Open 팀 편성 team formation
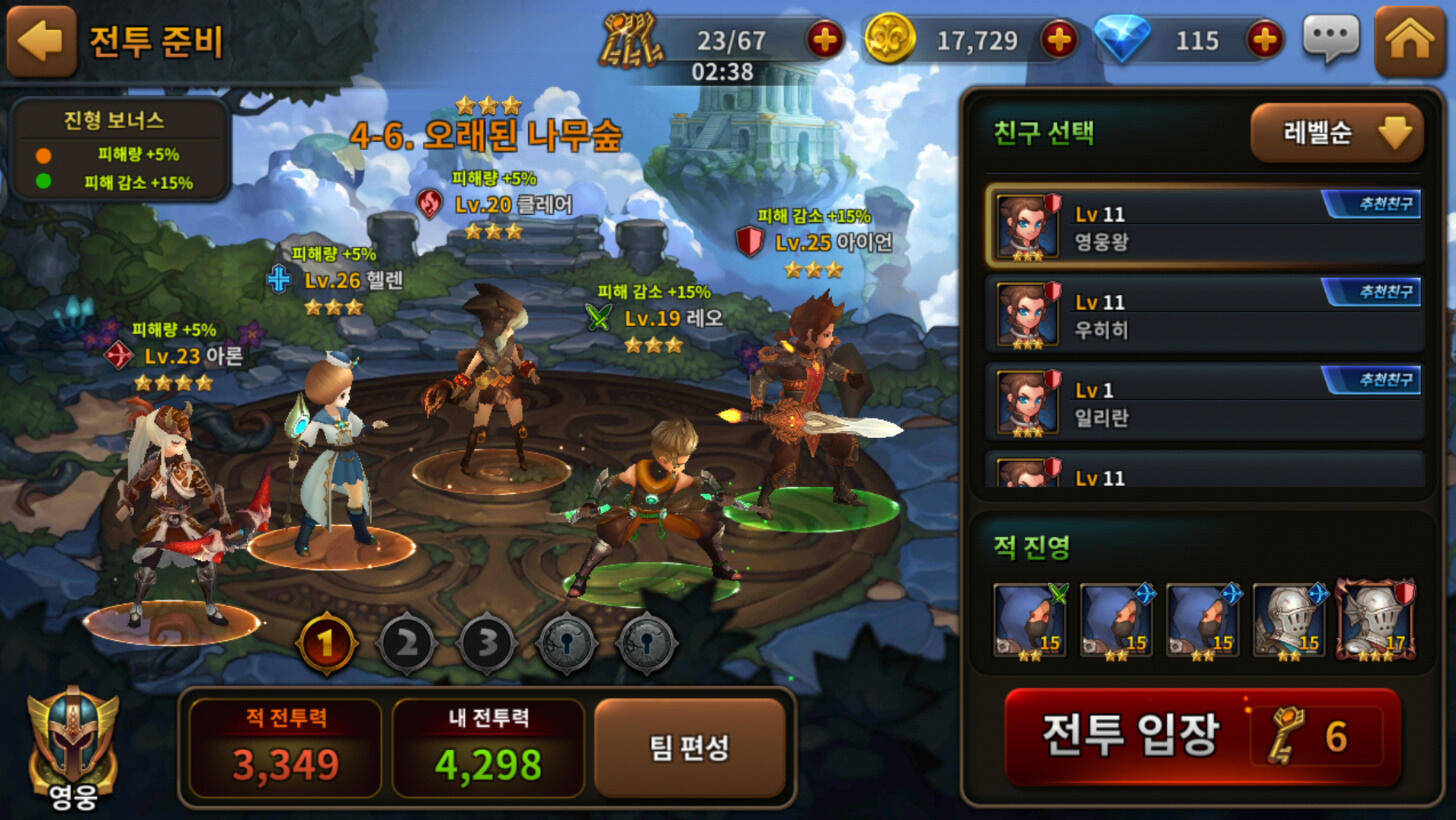This screenshot has width=1456, height=820. point(690,748)
